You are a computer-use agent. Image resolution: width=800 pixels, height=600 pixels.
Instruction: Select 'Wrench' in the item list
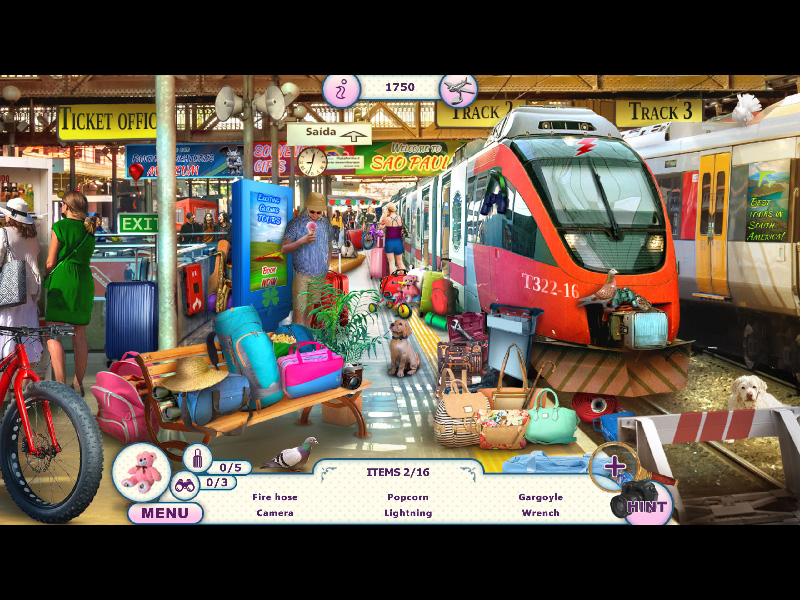[540, 513]
